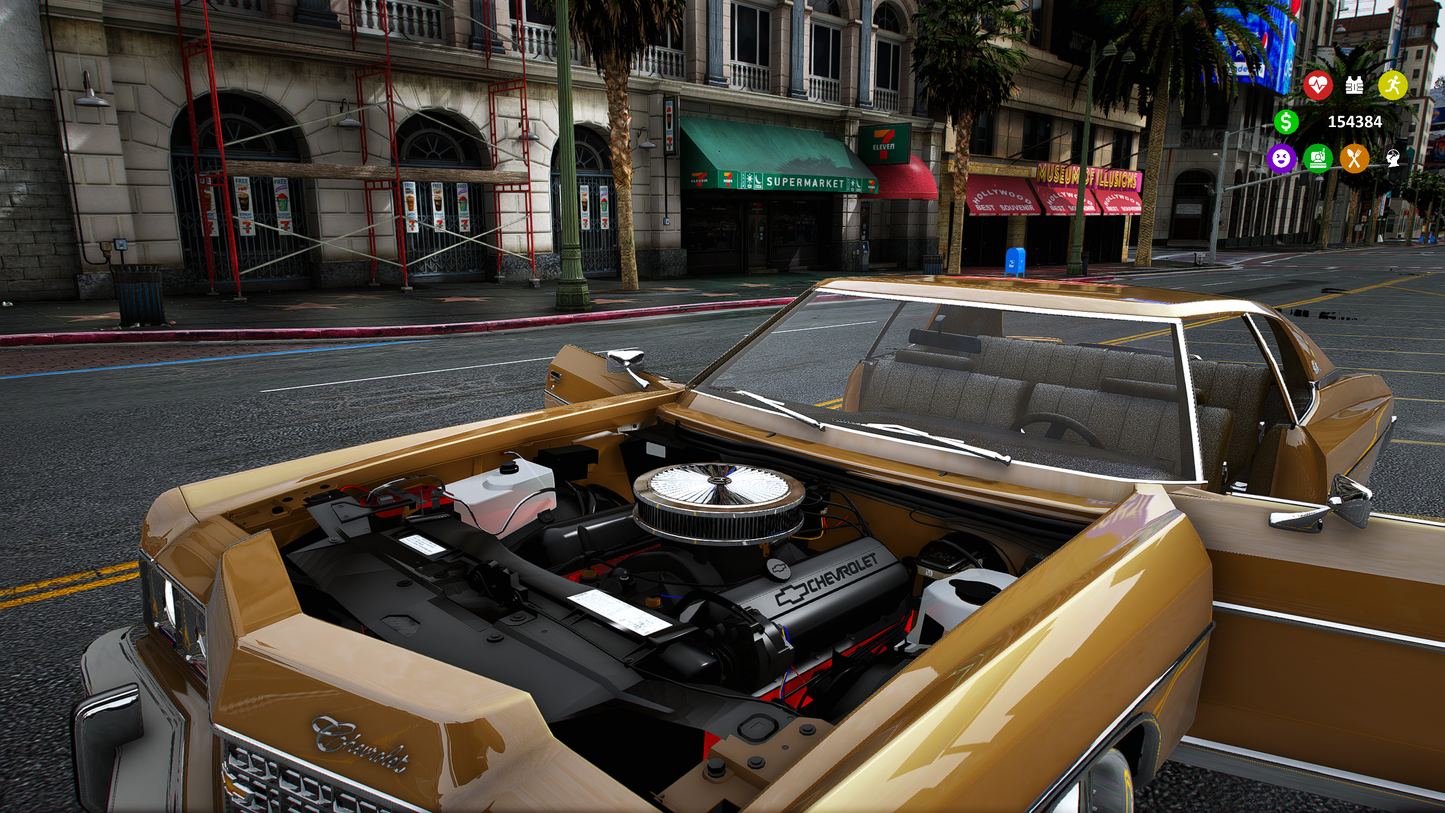
Task: Select the white body armor vest icon
Action: (x=1354, y=85)
